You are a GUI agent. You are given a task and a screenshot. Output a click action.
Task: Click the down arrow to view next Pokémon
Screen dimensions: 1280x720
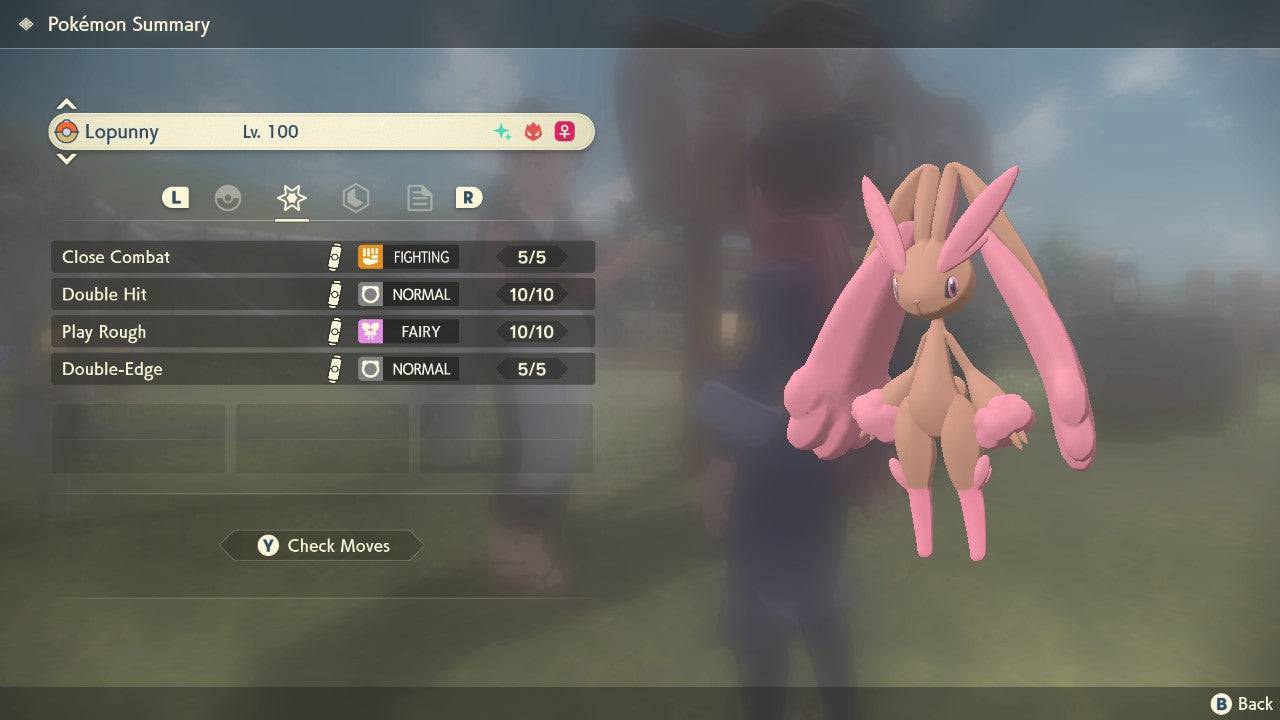pos(66,159)
